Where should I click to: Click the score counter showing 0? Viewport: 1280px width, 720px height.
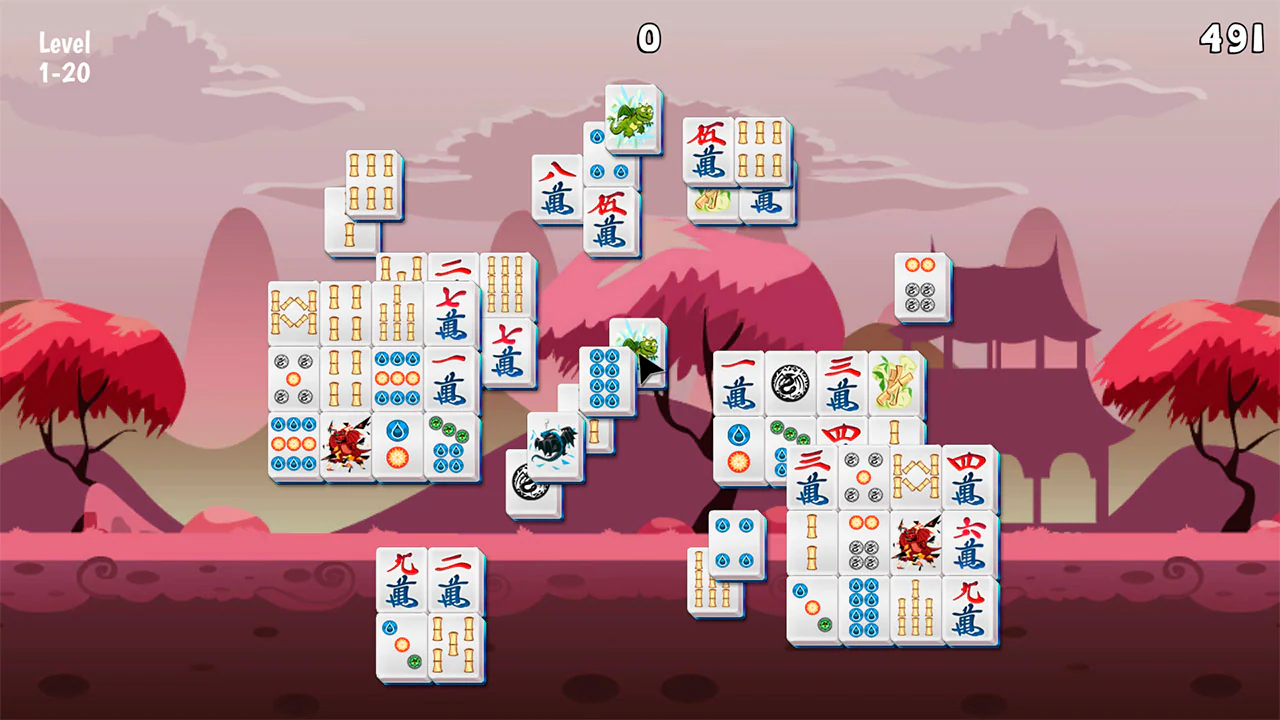(x=648, y=40)
